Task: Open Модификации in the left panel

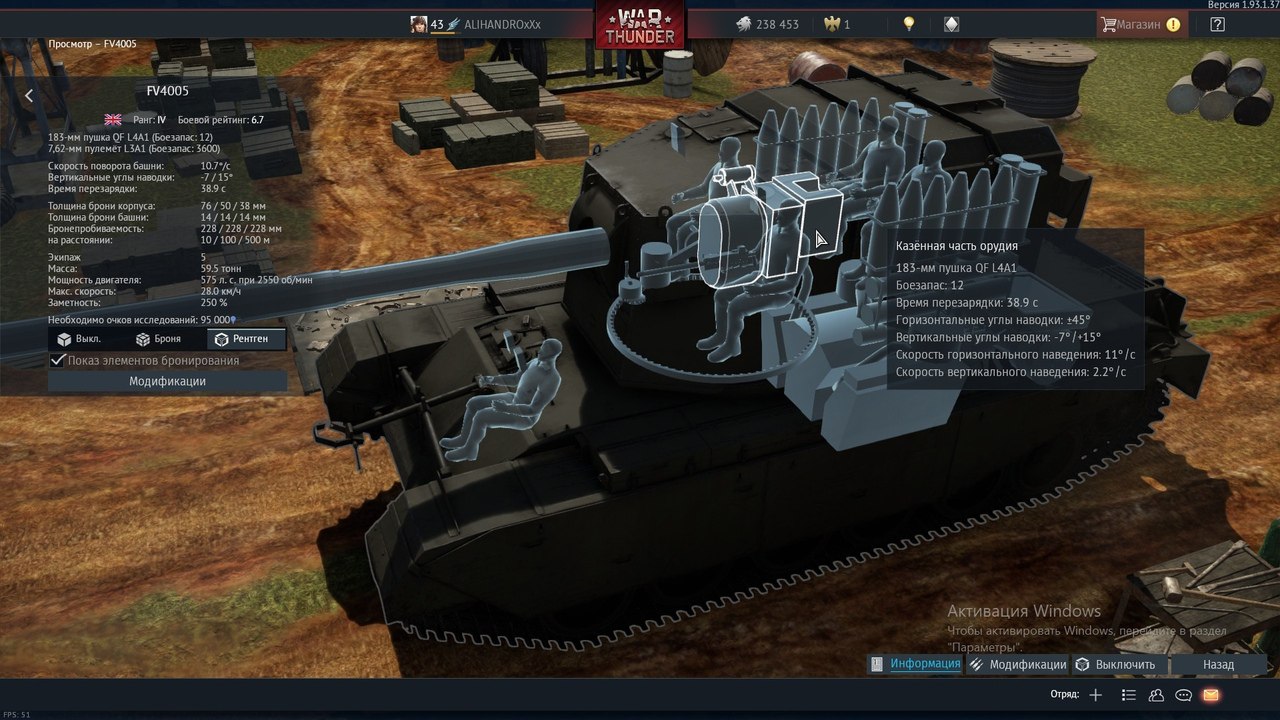Action: coord(167,381)
